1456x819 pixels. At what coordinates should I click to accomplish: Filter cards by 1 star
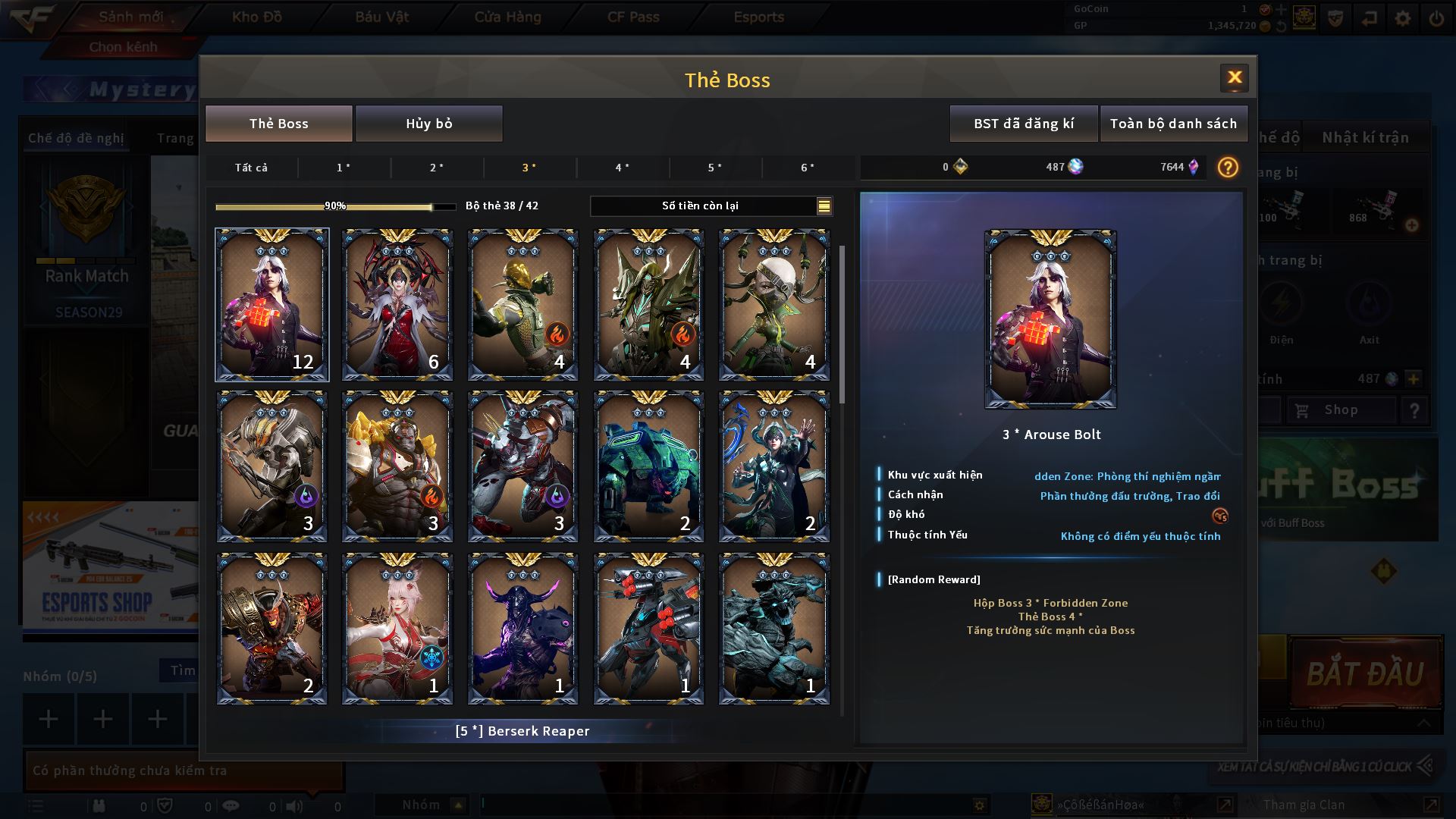[344, 168]
